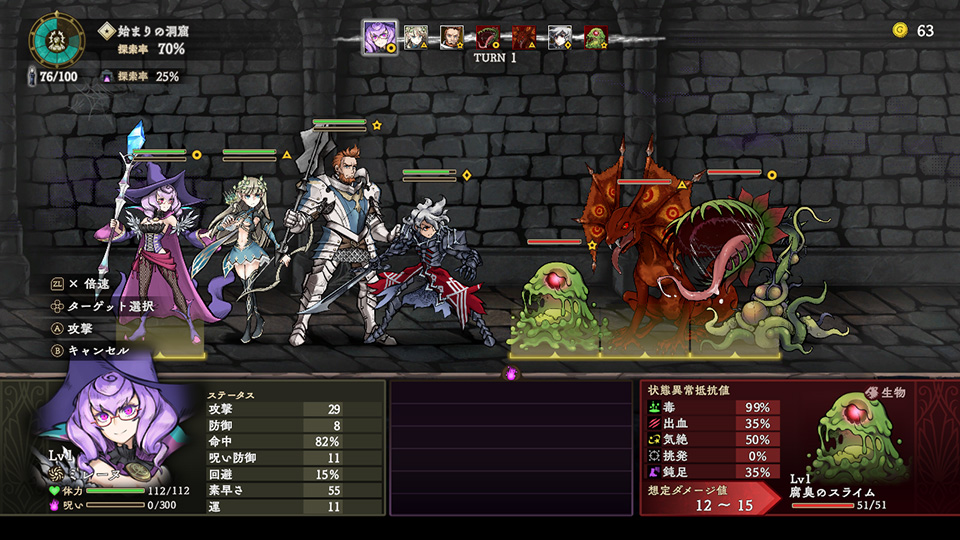Select the purple-haired witch turn order portrait
960x540 pixels.
coord(379,36)
